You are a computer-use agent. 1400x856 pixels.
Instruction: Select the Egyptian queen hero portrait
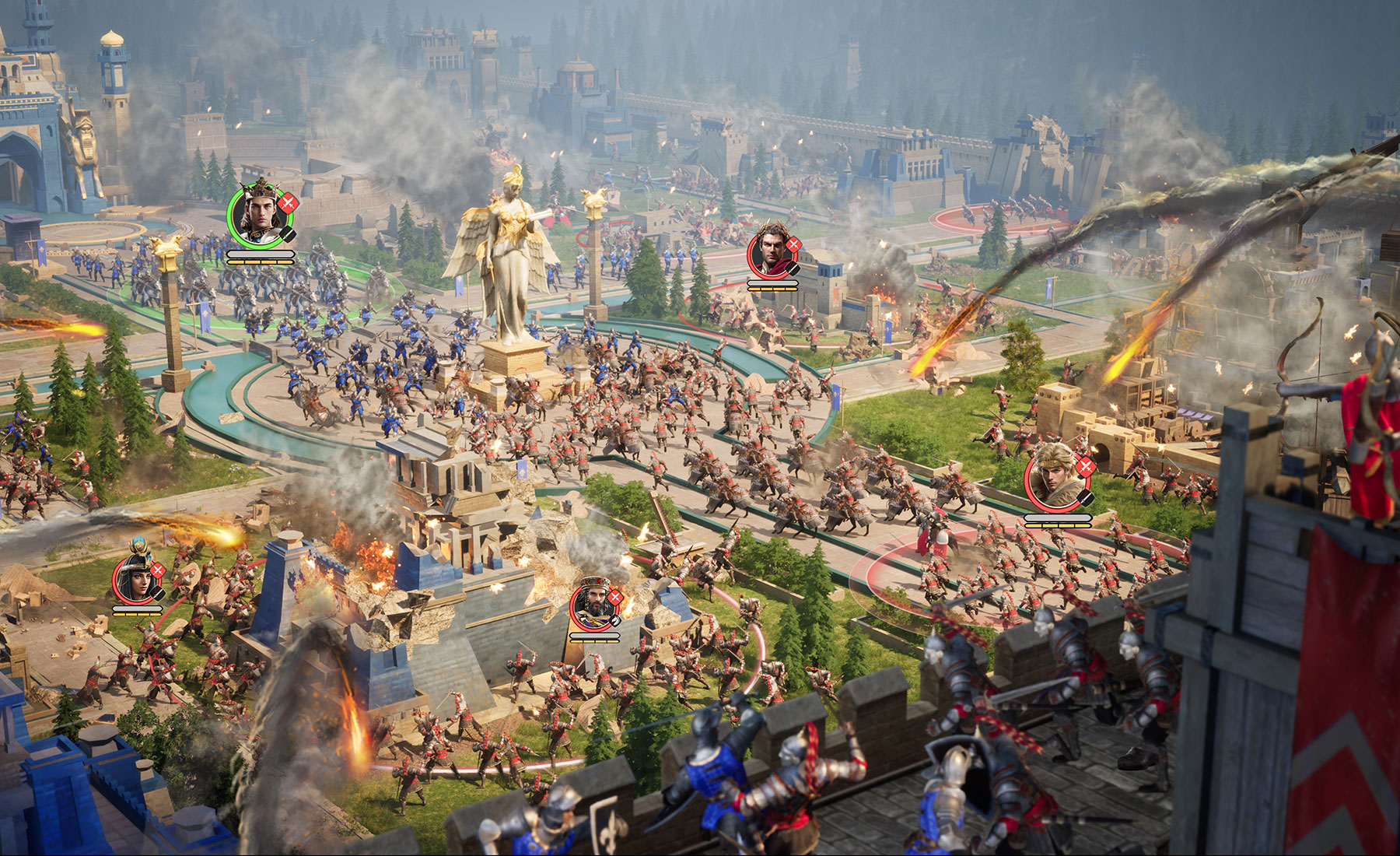tap(136, 579)
